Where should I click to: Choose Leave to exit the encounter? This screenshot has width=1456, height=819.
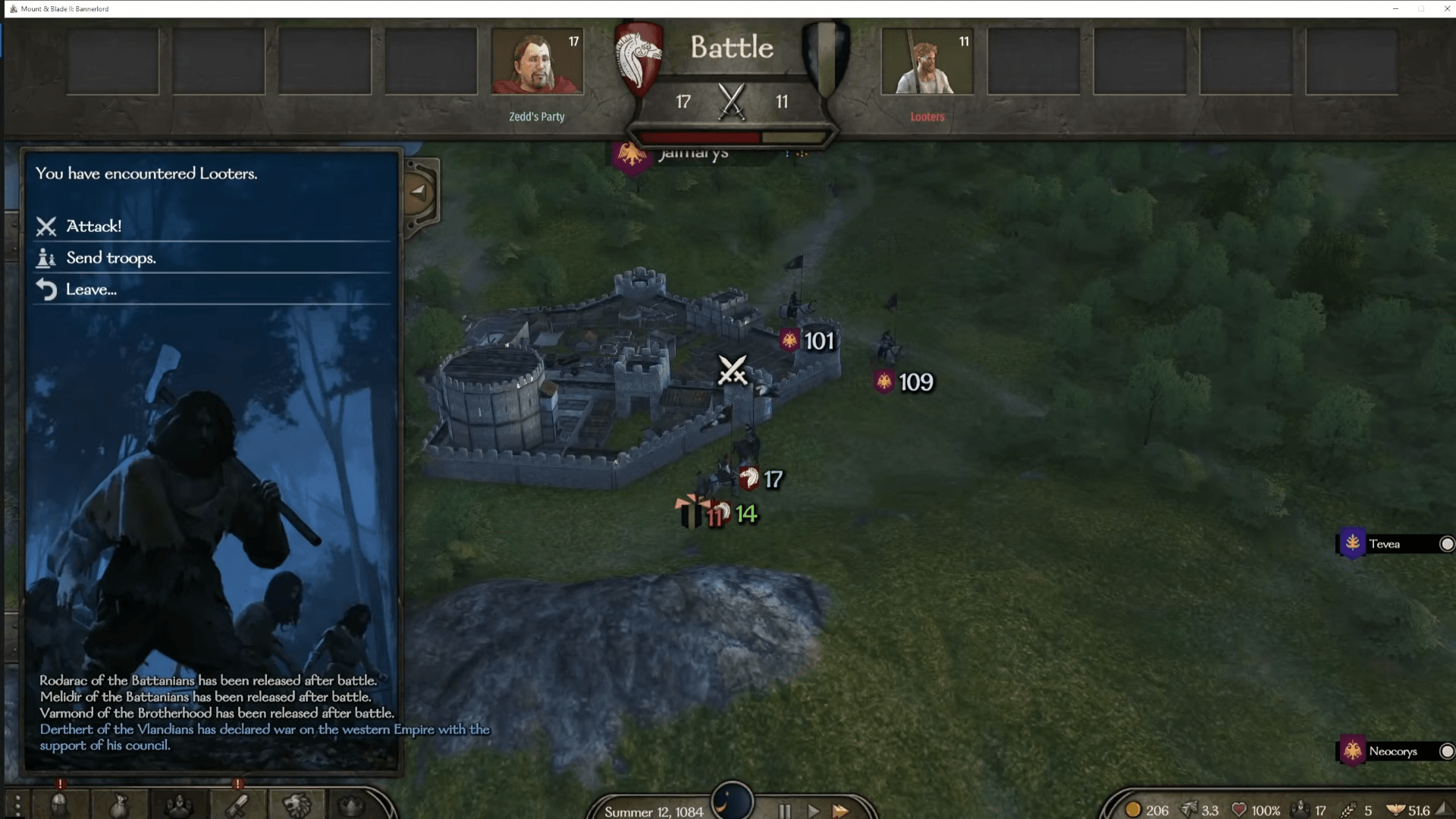[90, 290]
